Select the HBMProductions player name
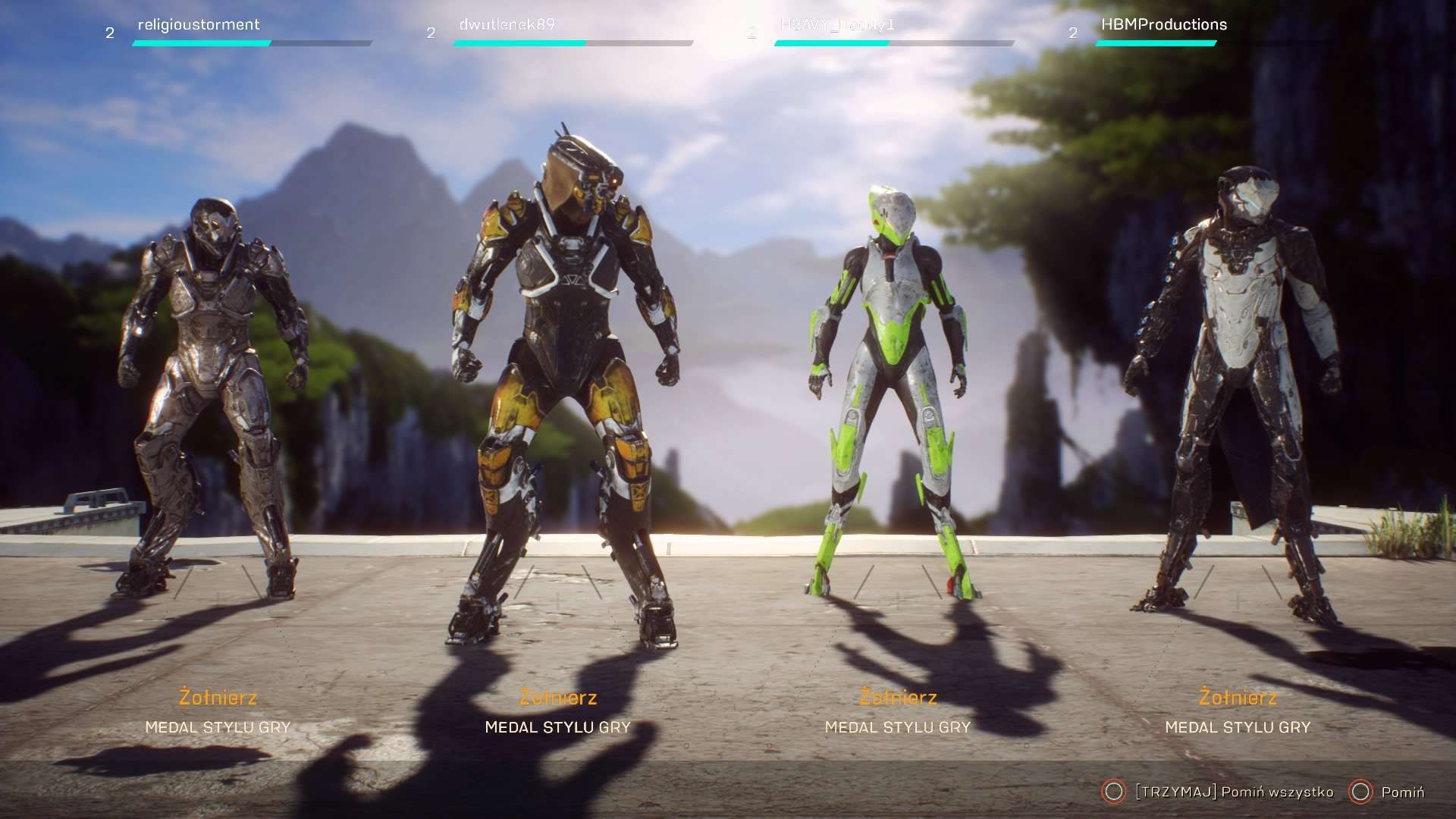 click(x=1163, y=24)
